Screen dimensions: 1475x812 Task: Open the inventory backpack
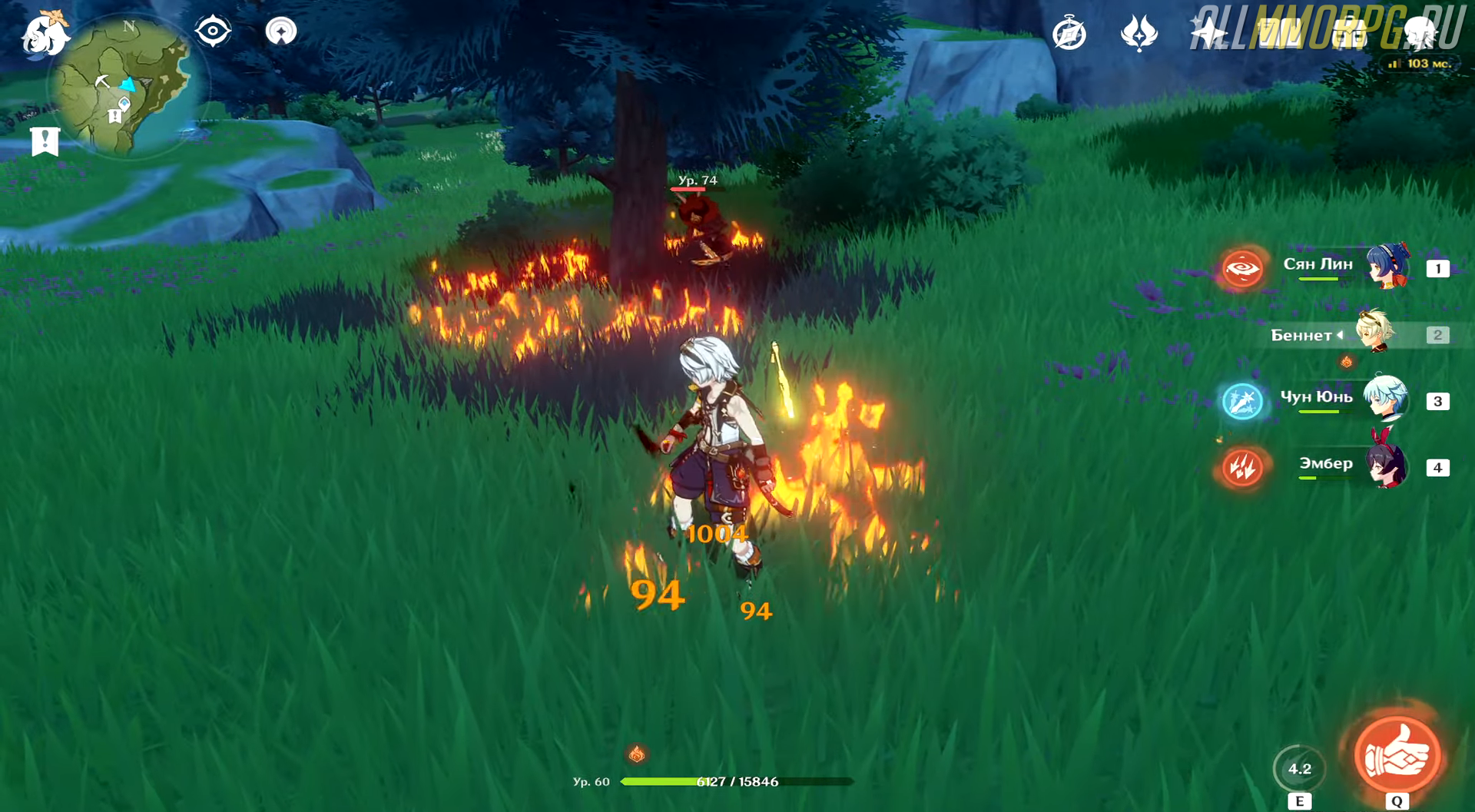[x=1349, y=34]
